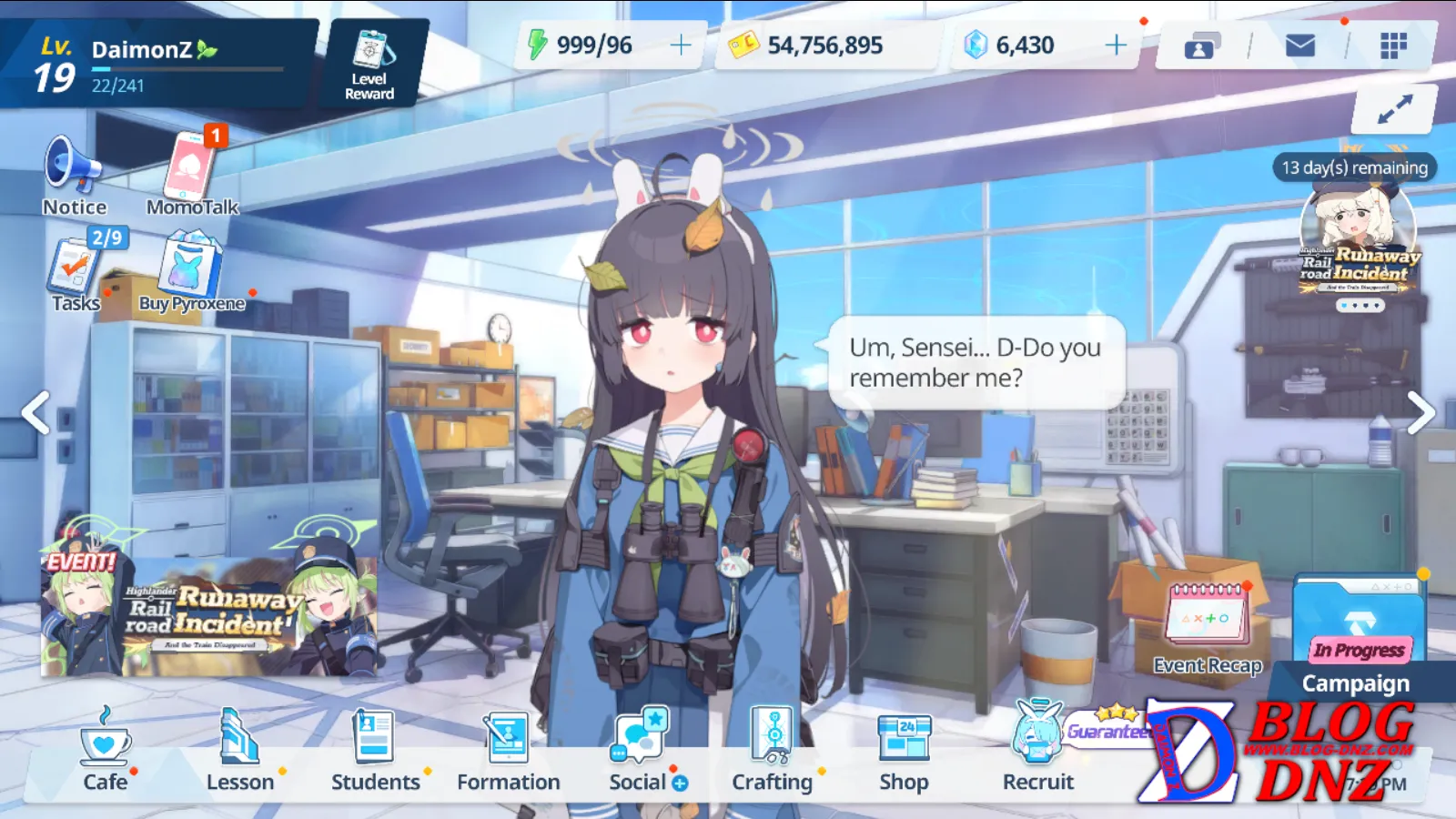Open the mailbox envelope icon

1299,45
